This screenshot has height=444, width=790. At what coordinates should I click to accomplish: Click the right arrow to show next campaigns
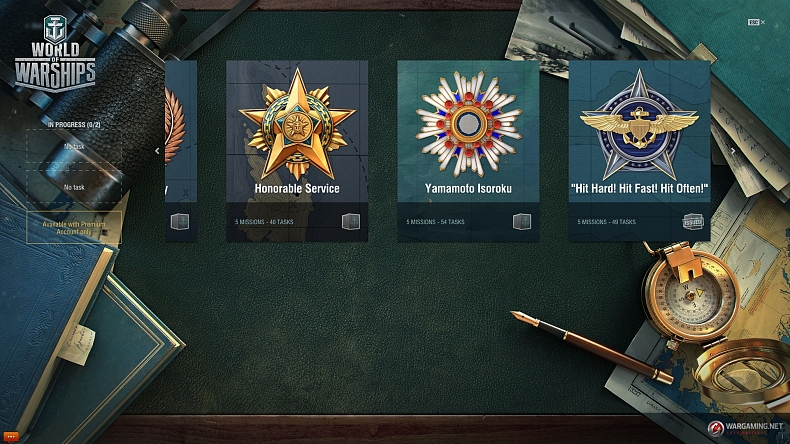coord(733,151)
